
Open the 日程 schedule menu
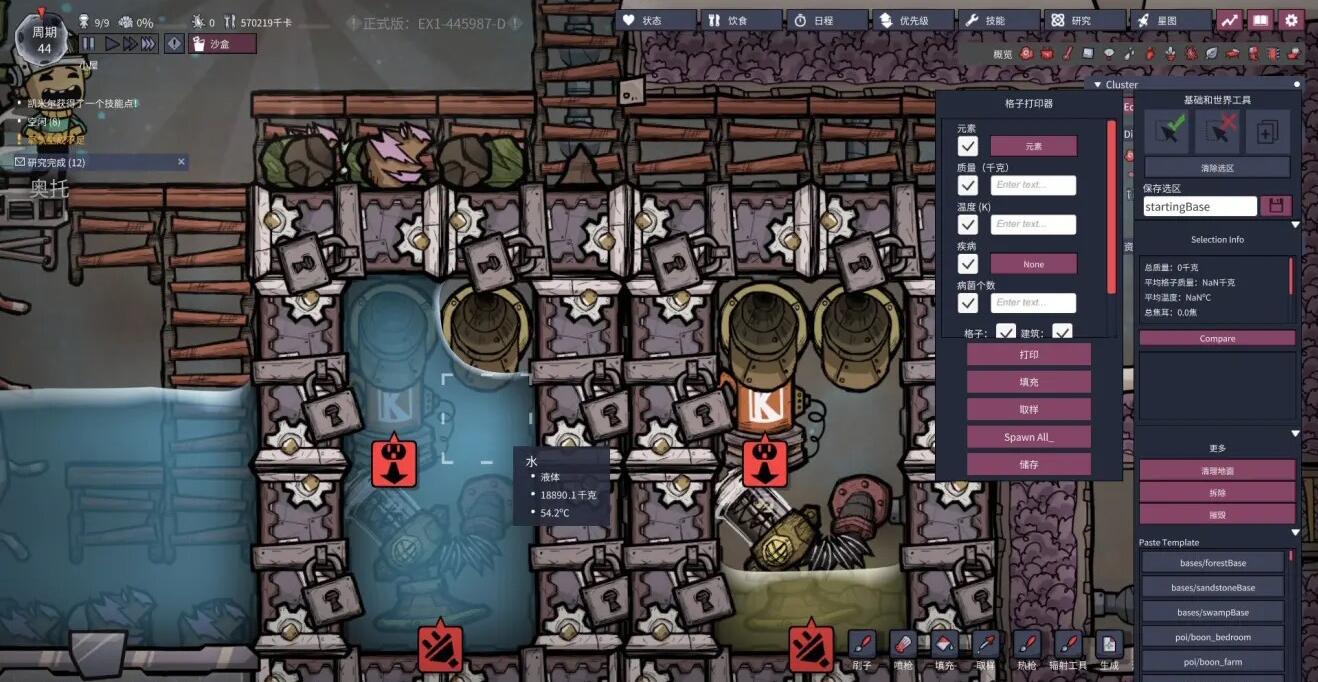coord(826,20)
